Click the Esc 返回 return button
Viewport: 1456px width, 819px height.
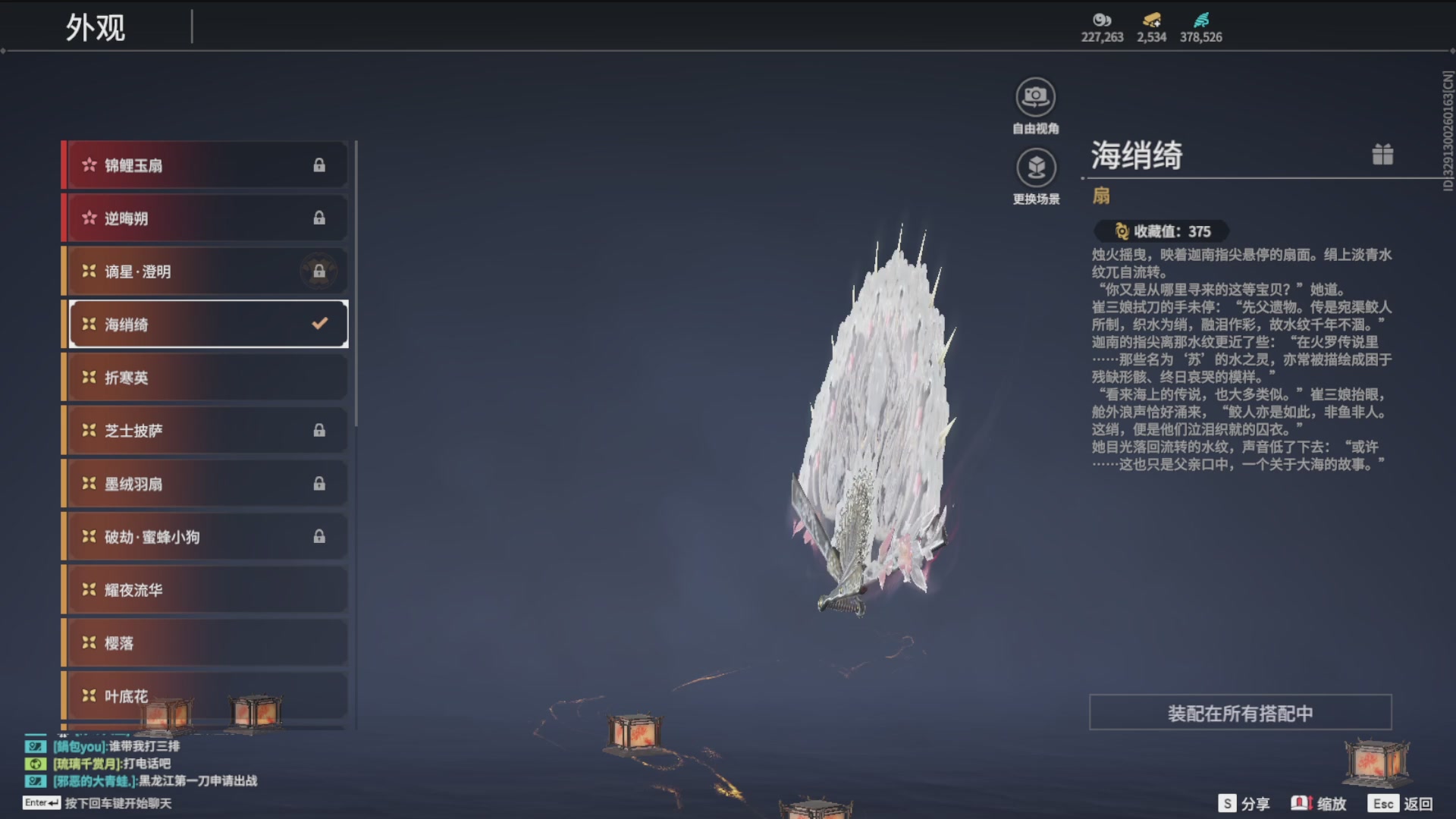pos(1385,802)
